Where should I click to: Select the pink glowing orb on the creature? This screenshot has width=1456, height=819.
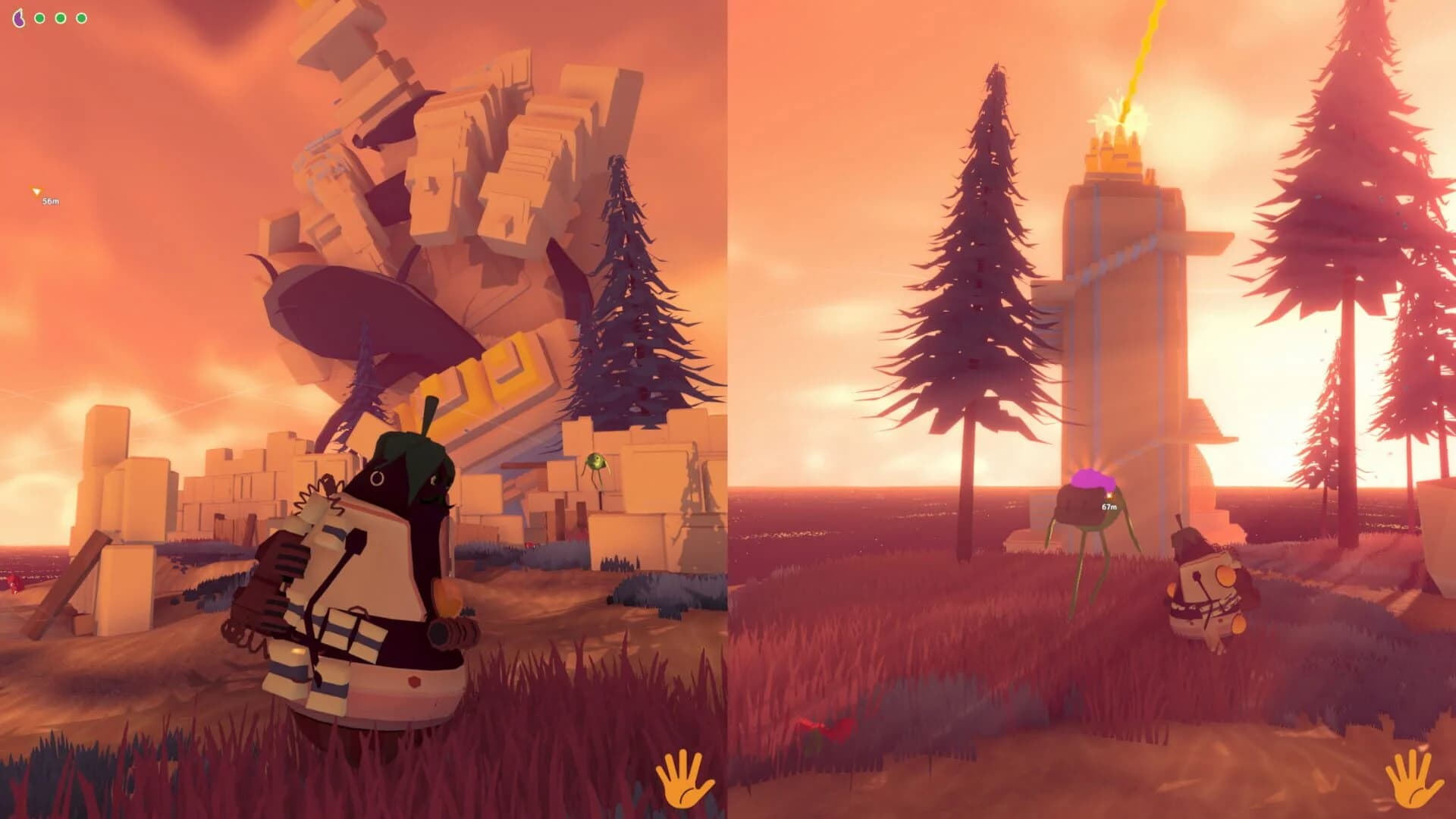1092,480
